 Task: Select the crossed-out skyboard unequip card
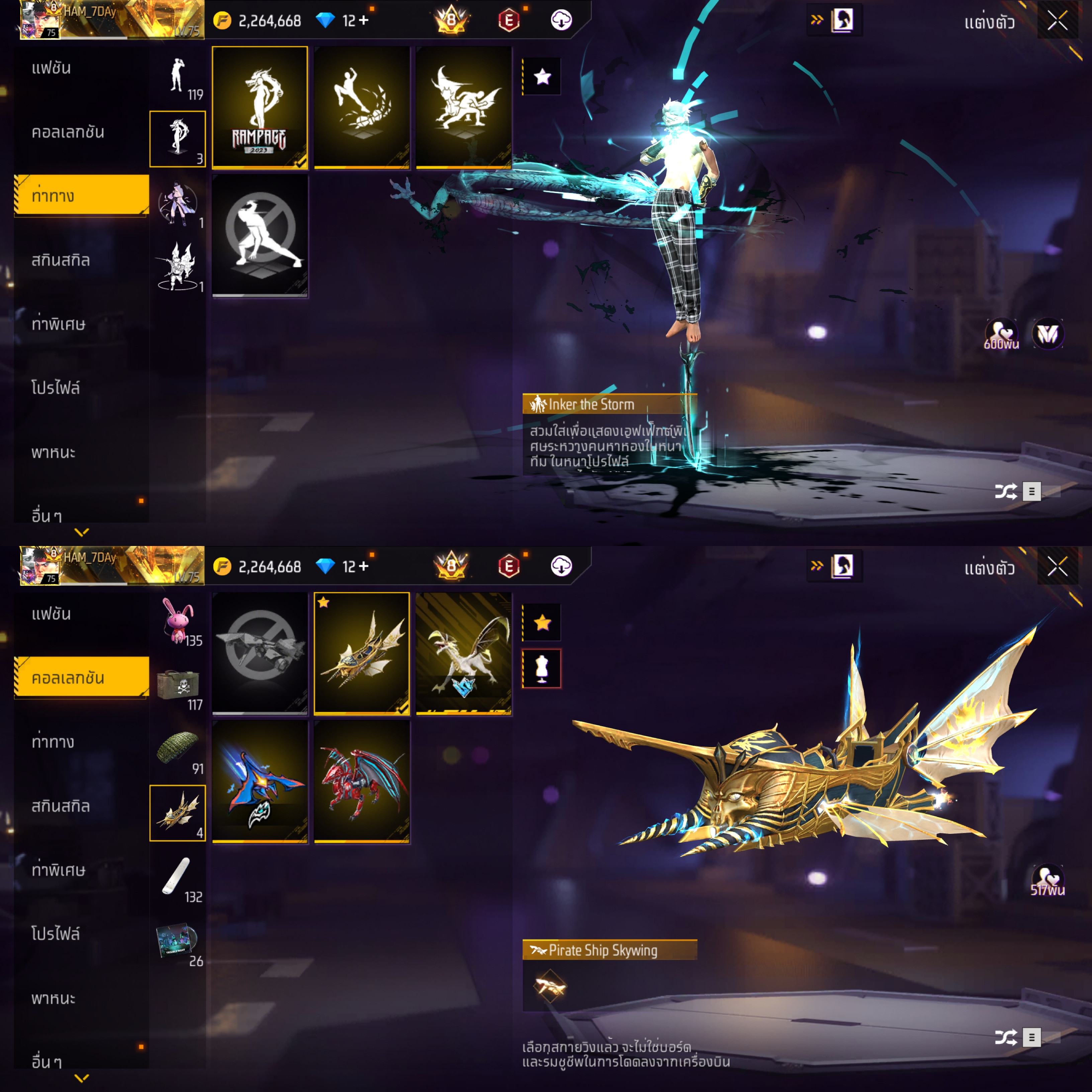click(x=259, y=653)
